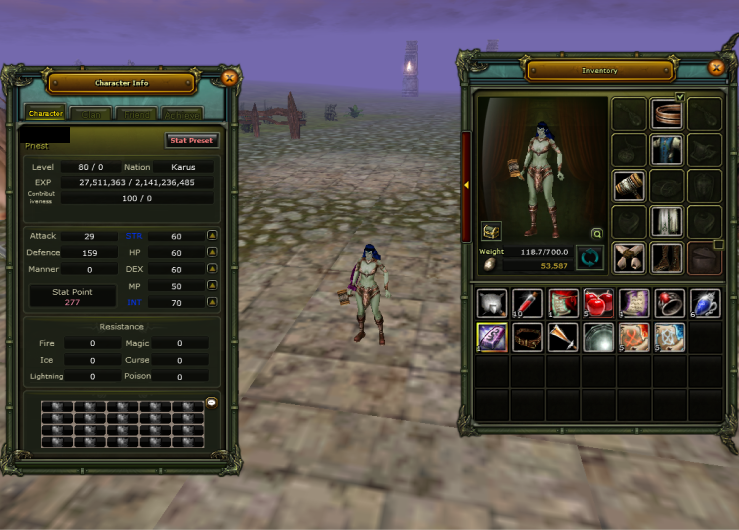Close the Inventory window

[715, 67]
